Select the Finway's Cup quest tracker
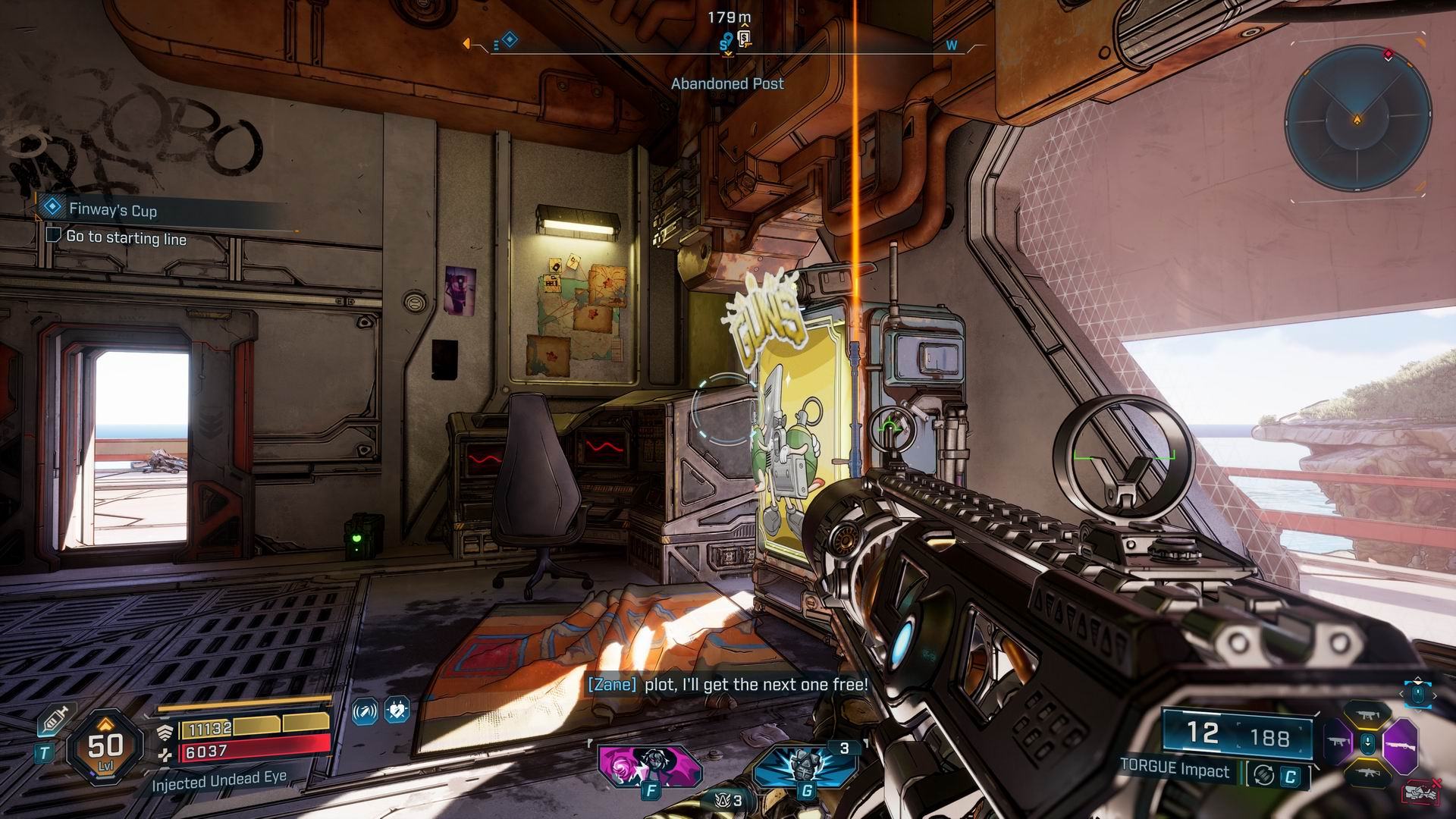This screenshot has width=1456, height=819. click(x=112, y=209)
